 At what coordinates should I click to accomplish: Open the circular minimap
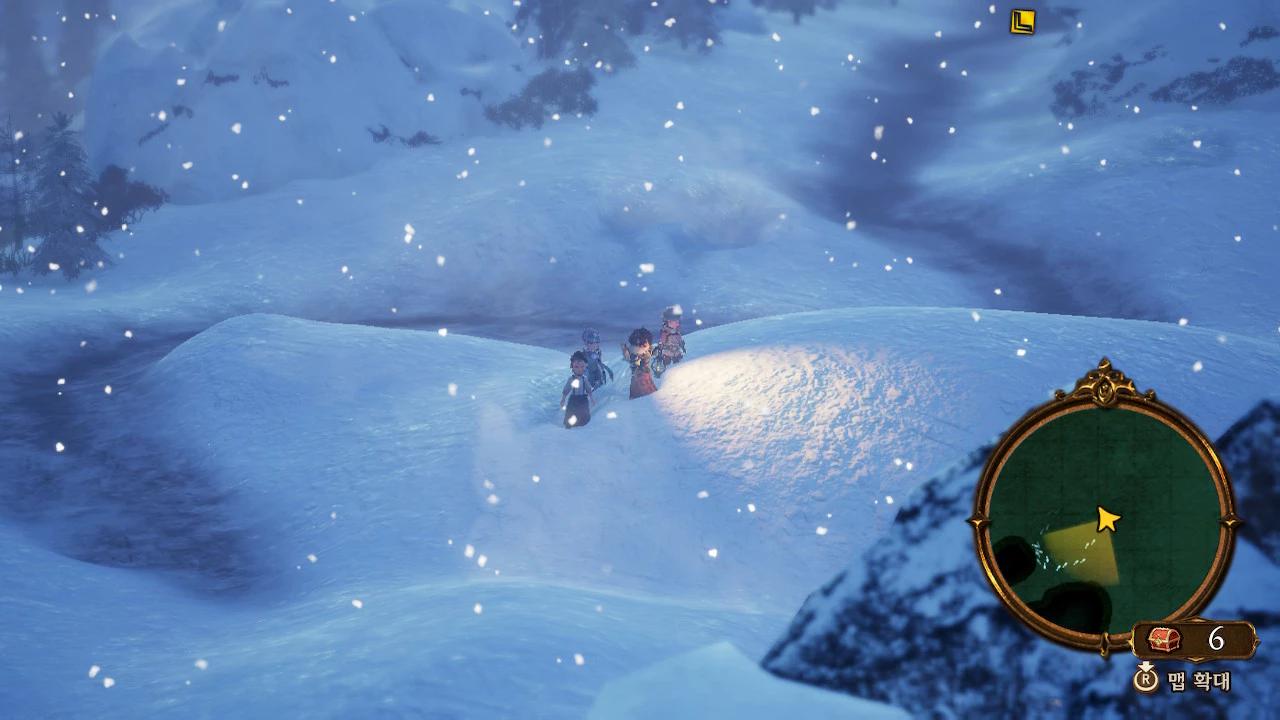(x=1103, y=515)
